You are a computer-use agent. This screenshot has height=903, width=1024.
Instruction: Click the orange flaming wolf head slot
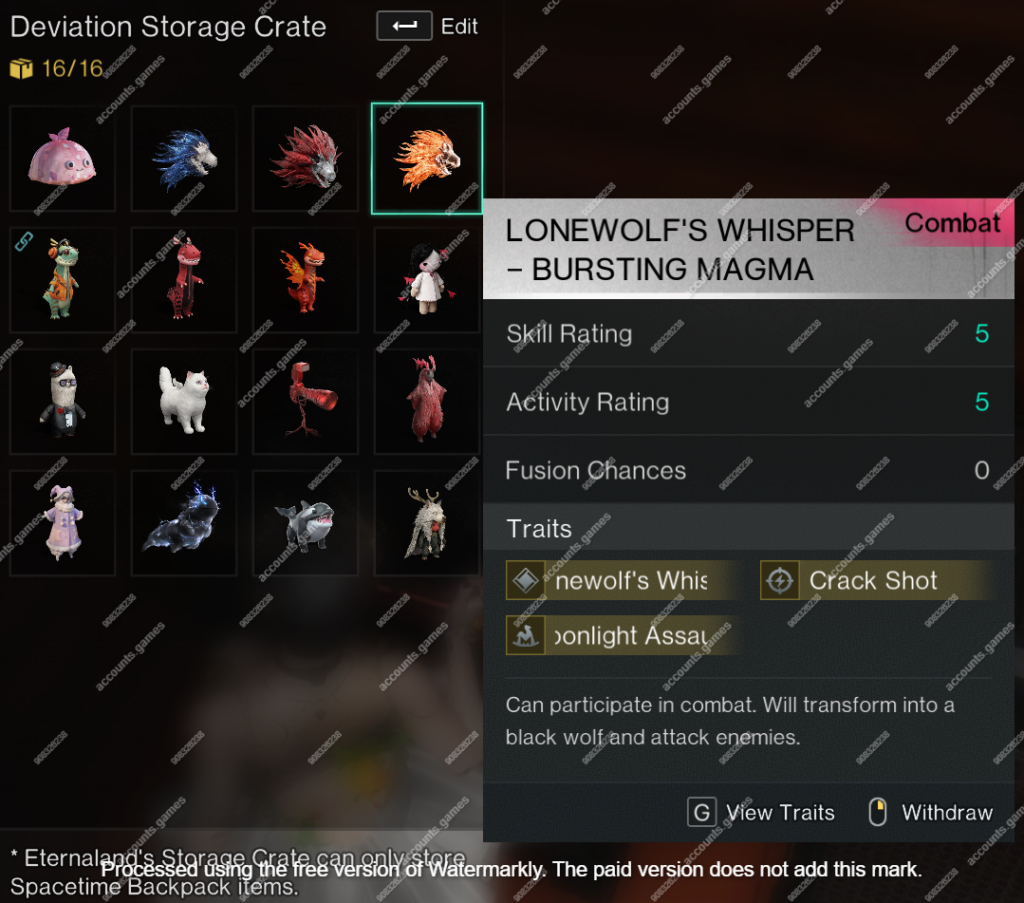point(427,159)
